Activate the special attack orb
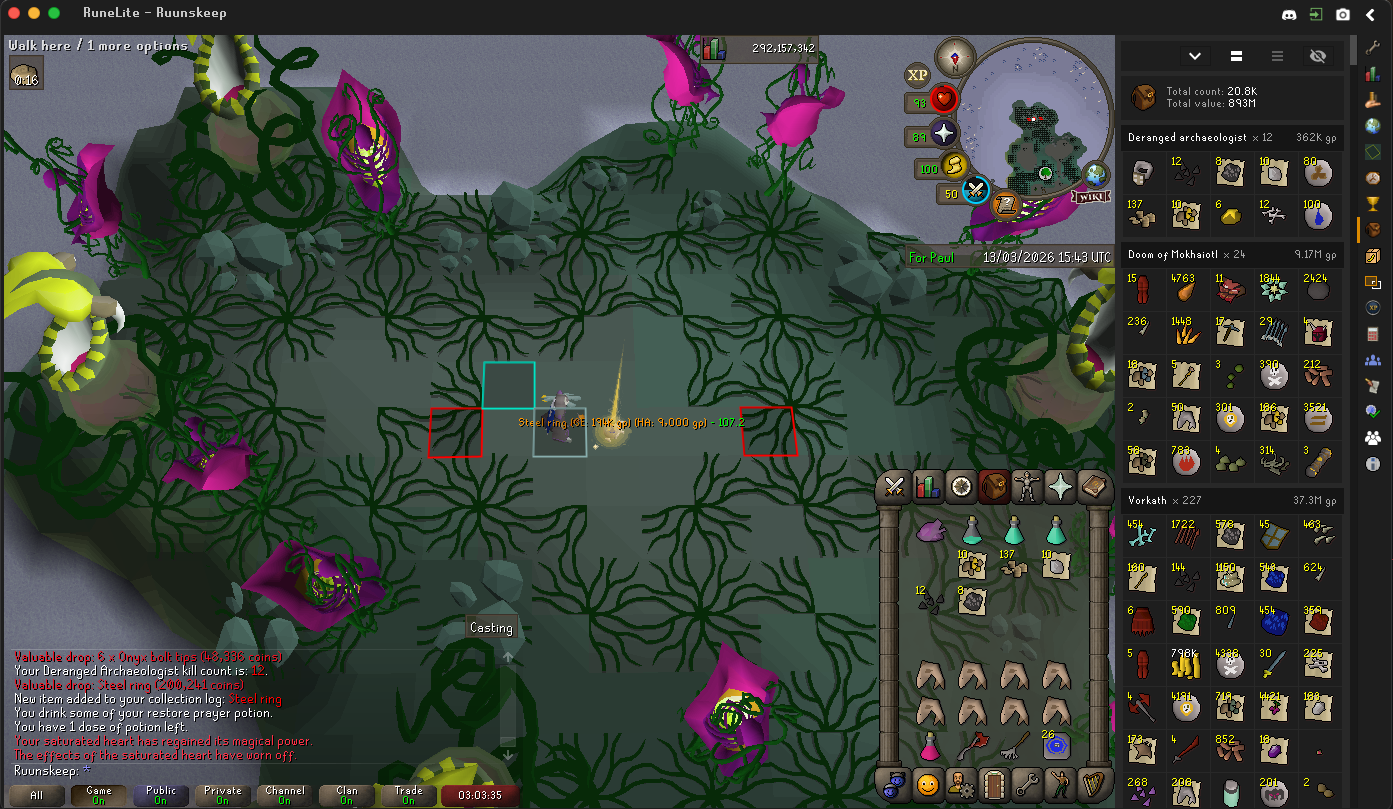Image resolution: width=1393 pixels, height=809 pixels. click(976, 190)
